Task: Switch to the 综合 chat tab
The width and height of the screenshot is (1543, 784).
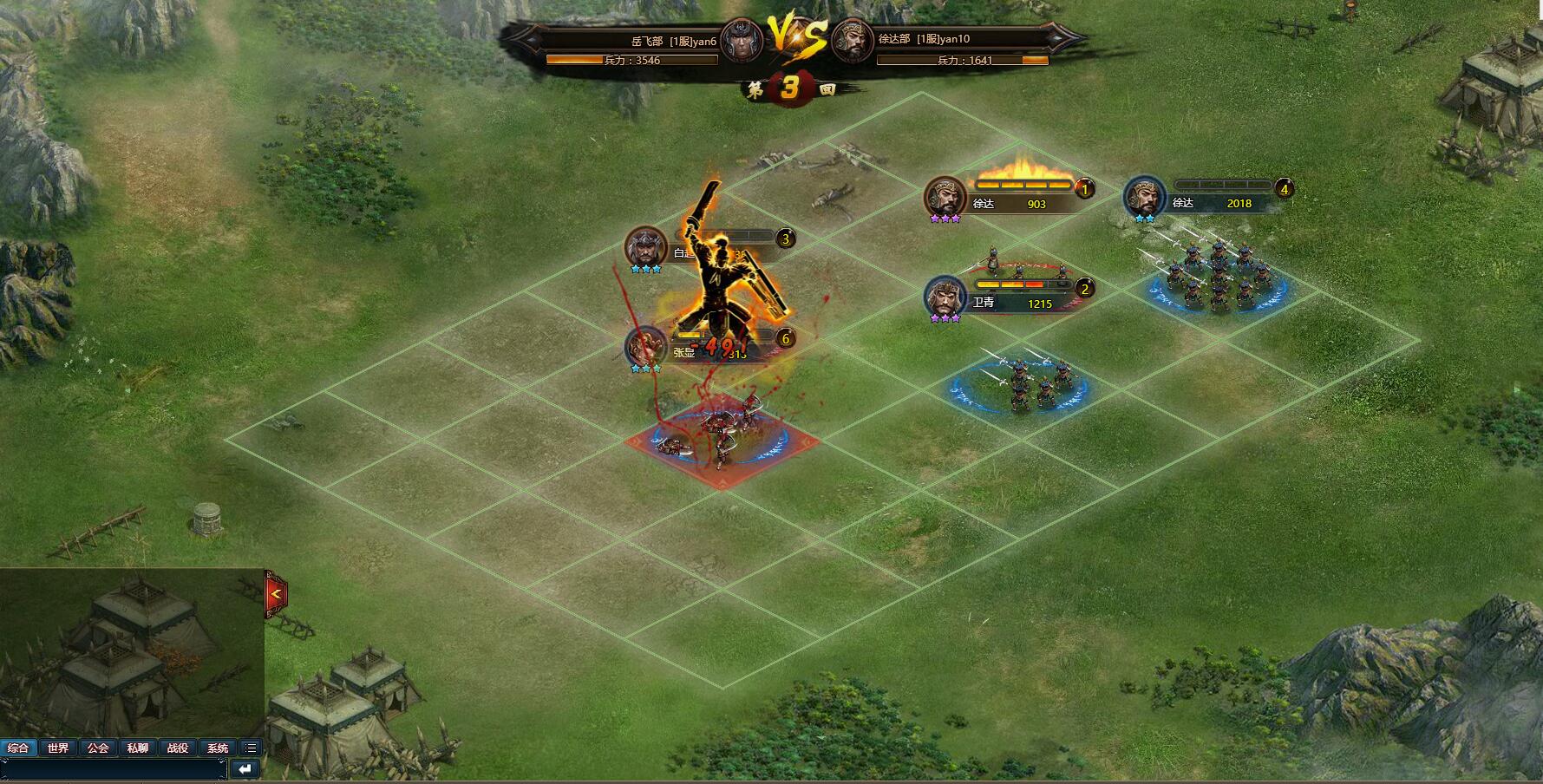Action: click(18, 748)
